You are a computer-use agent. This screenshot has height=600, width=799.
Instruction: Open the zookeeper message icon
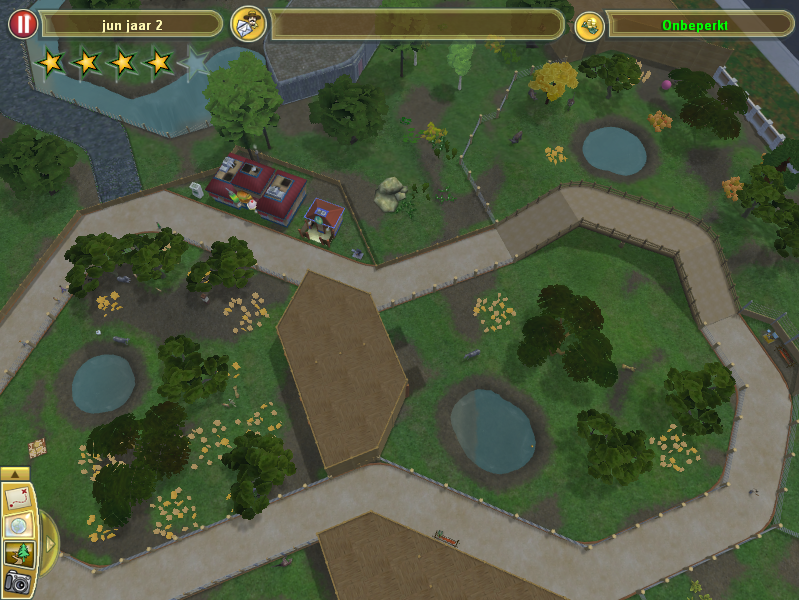coord(248,24)
